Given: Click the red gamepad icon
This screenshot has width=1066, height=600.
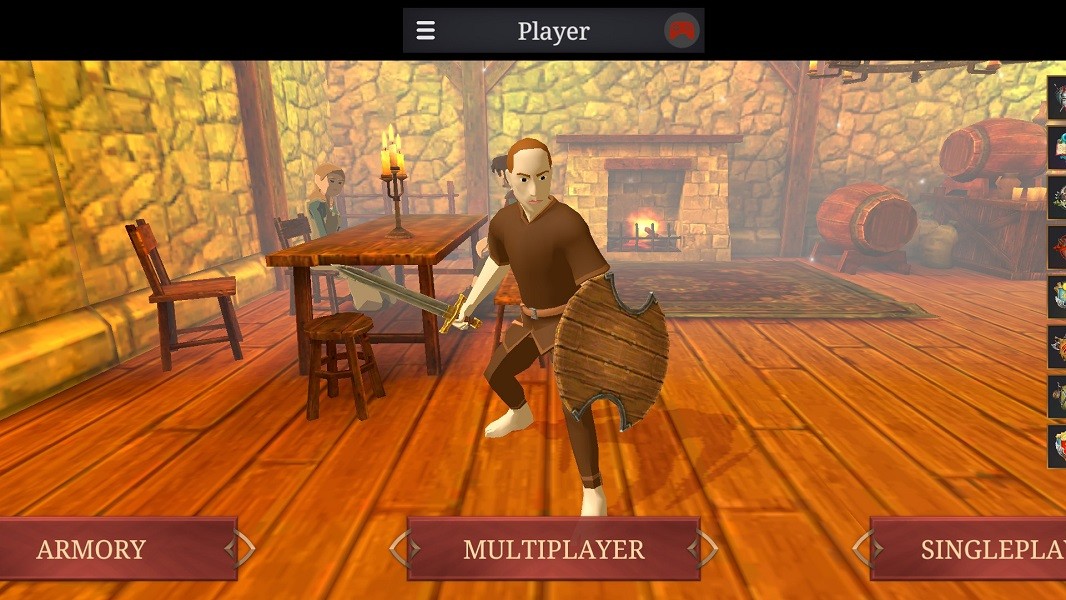Looking at the screenshot, I should (x=681, y=31).
